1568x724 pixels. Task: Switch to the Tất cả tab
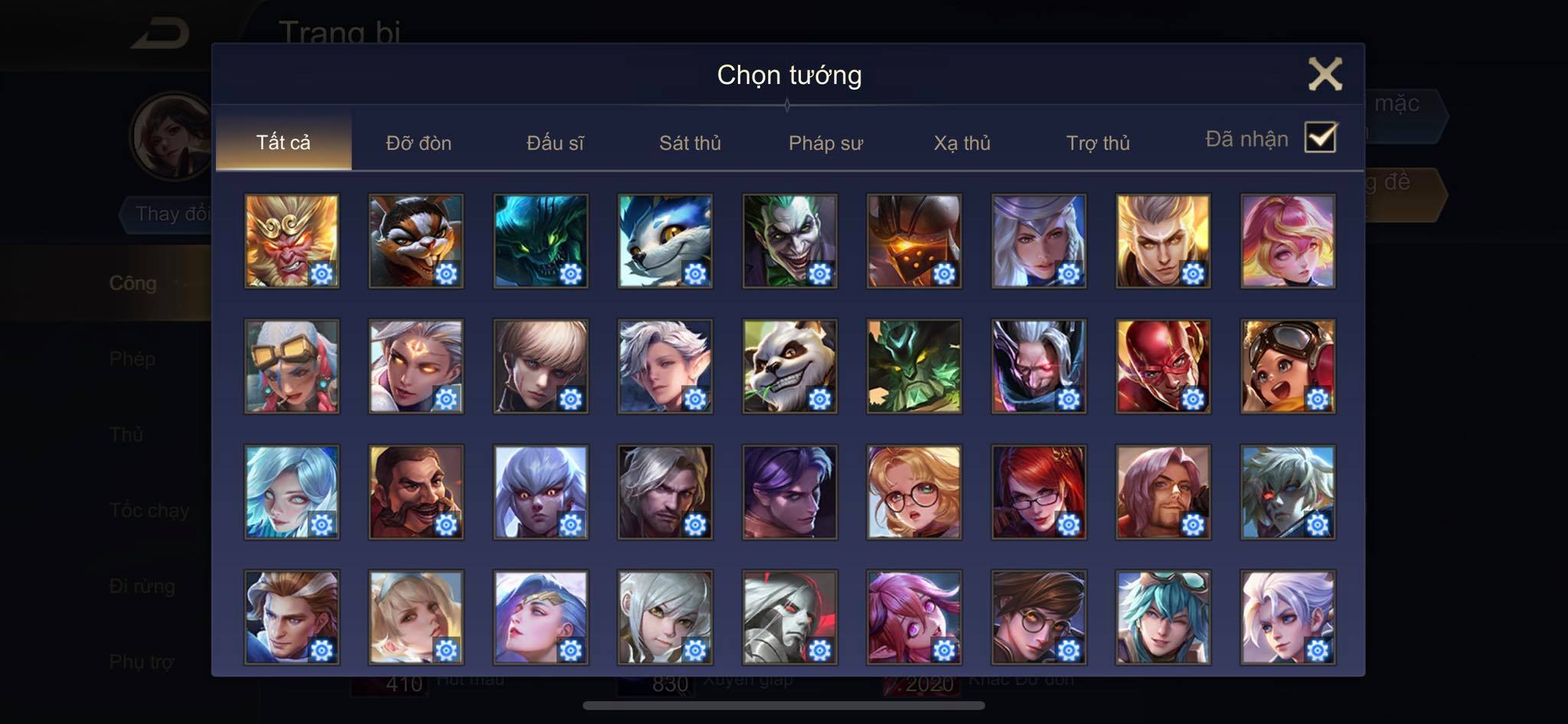point(283,142)
